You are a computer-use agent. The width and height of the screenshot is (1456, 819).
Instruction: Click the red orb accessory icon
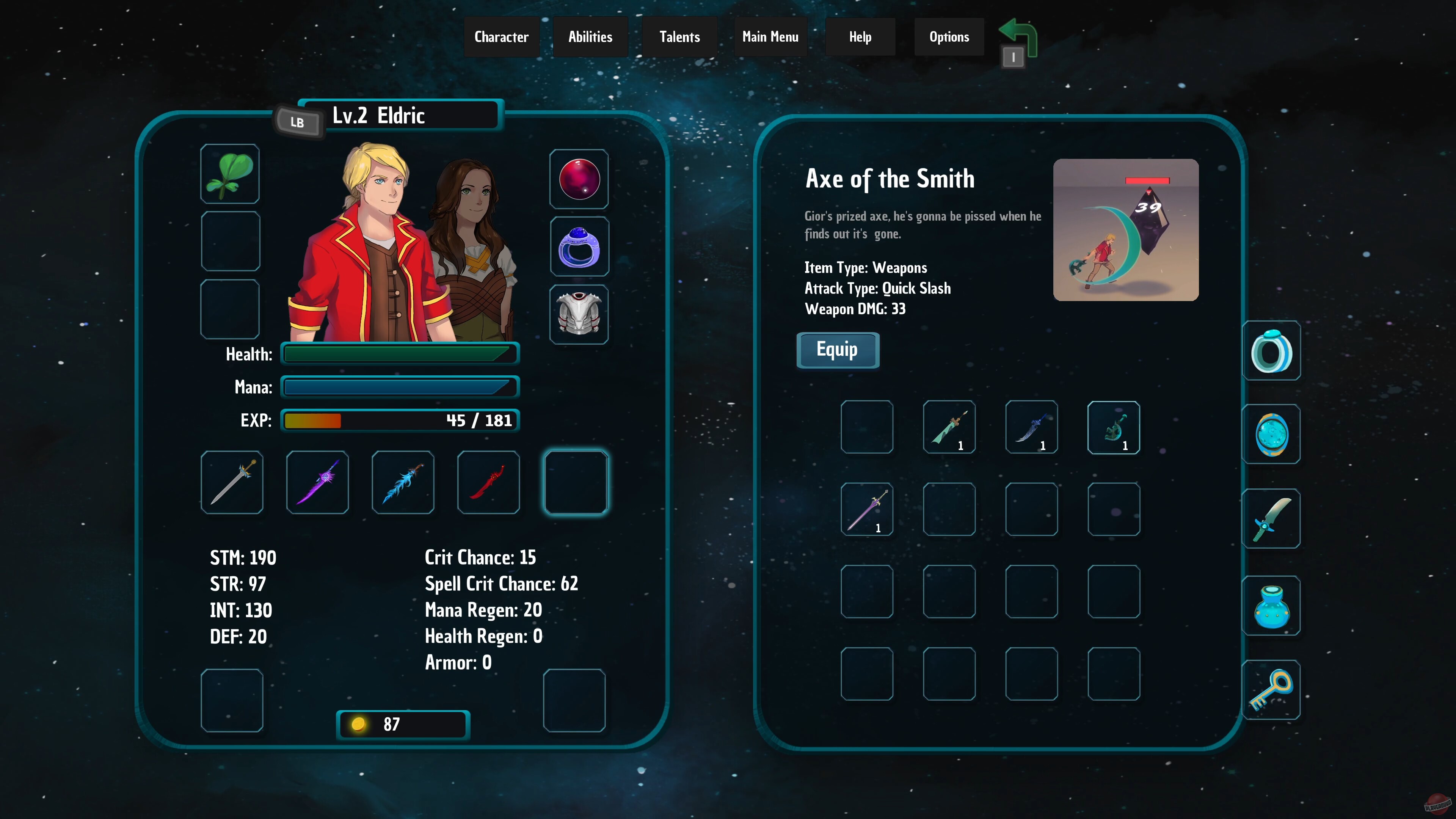tap(580, 179)
